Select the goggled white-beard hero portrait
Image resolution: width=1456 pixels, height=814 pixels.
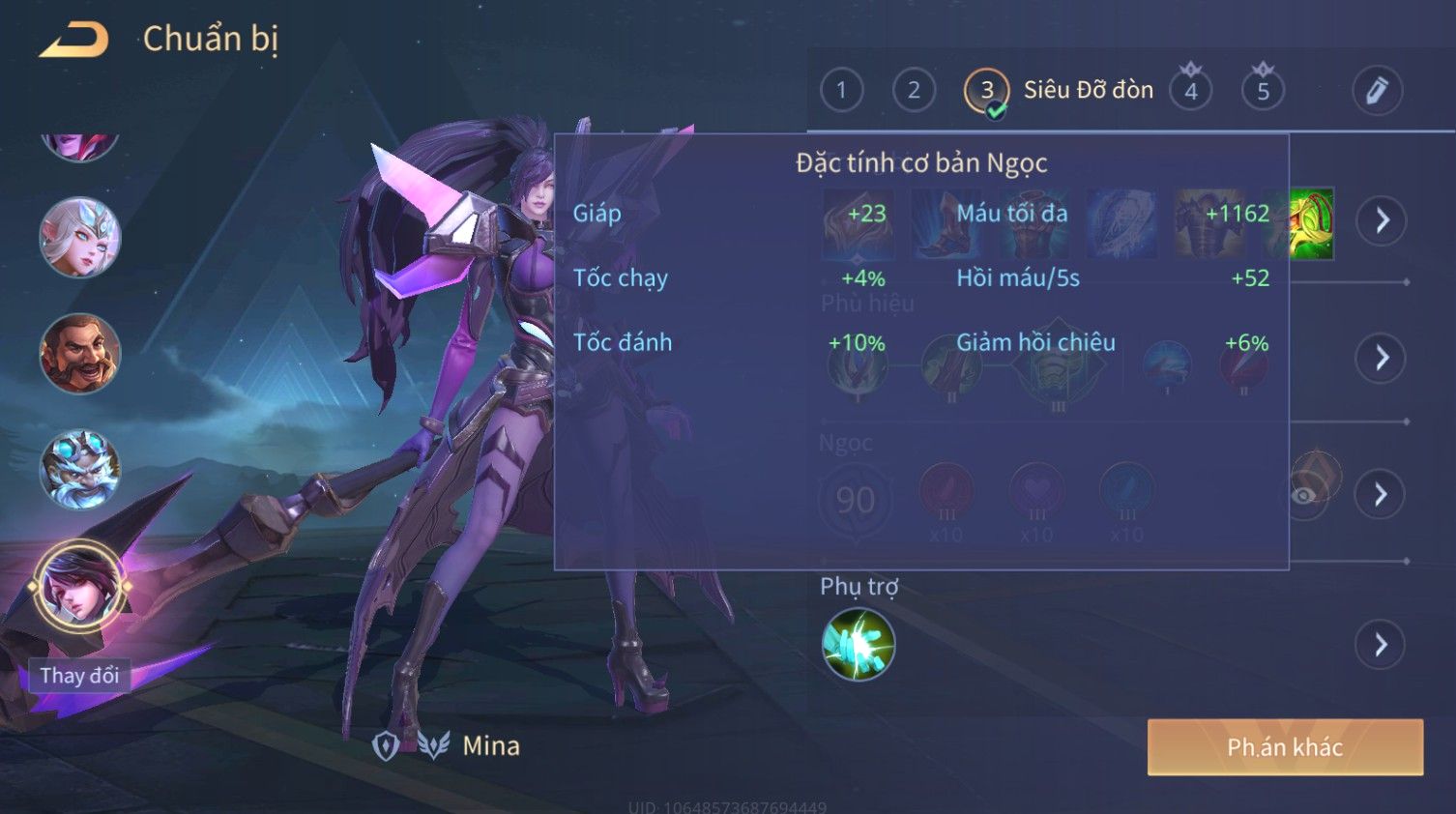[80, 471]
